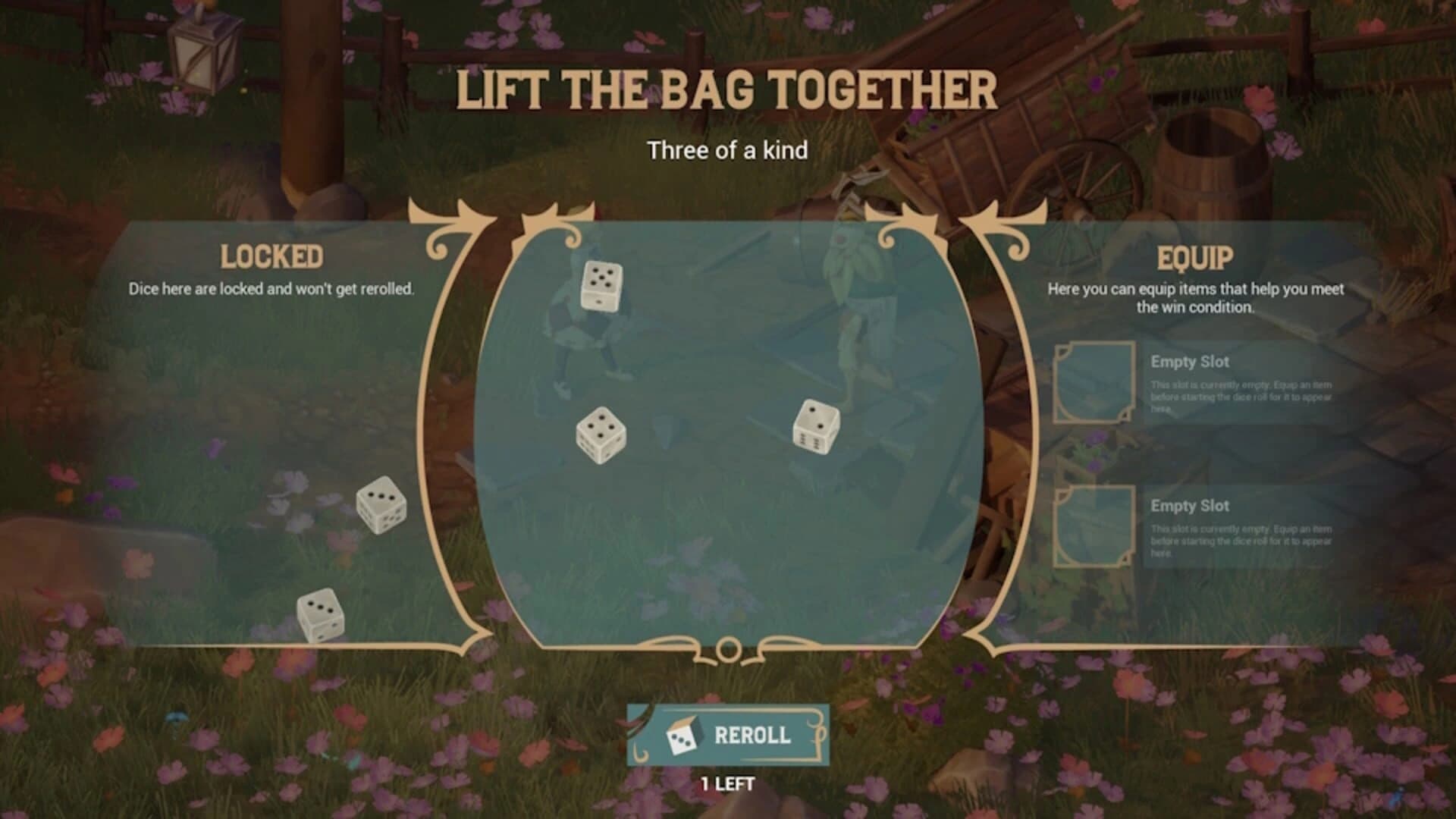Click the decorative ornament below the bag outline

(x=726, y=650)
